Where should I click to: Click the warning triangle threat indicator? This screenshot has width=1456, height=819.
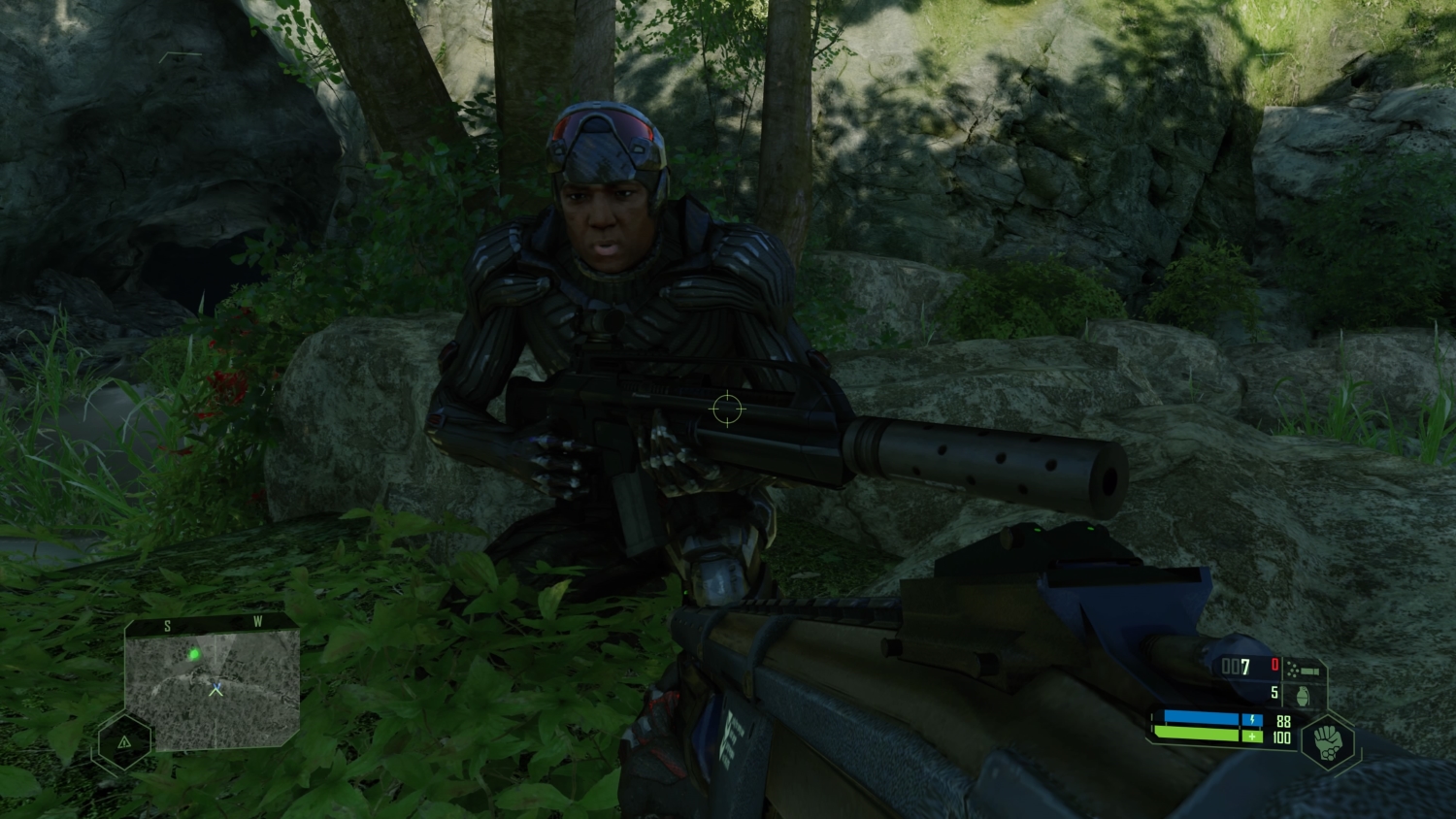(124, 741)
